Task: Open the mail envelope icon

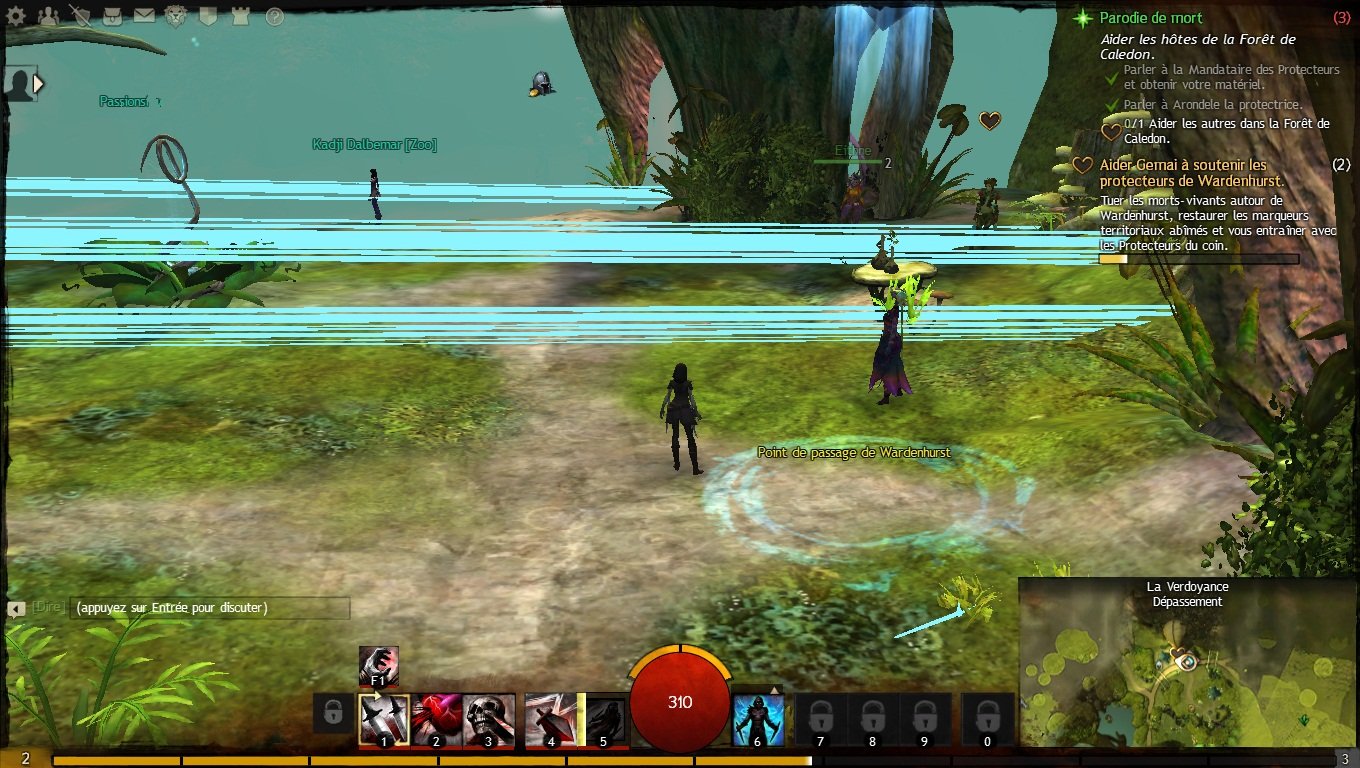Action: pos(144,16)
